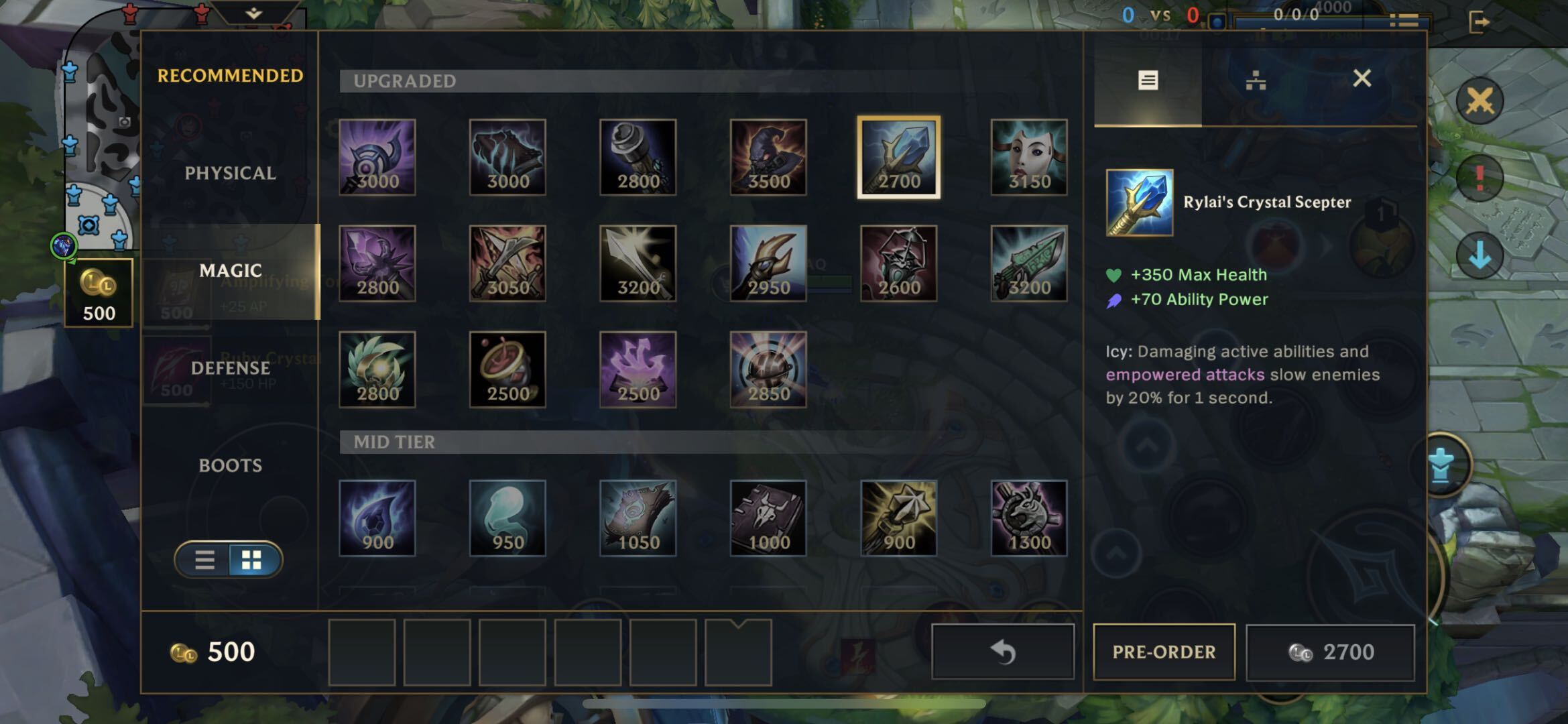The width and height of the screenshot is (1568, 724).
Task: Show the Boots category
Action: pyautogui.click(x=230, y=465)
